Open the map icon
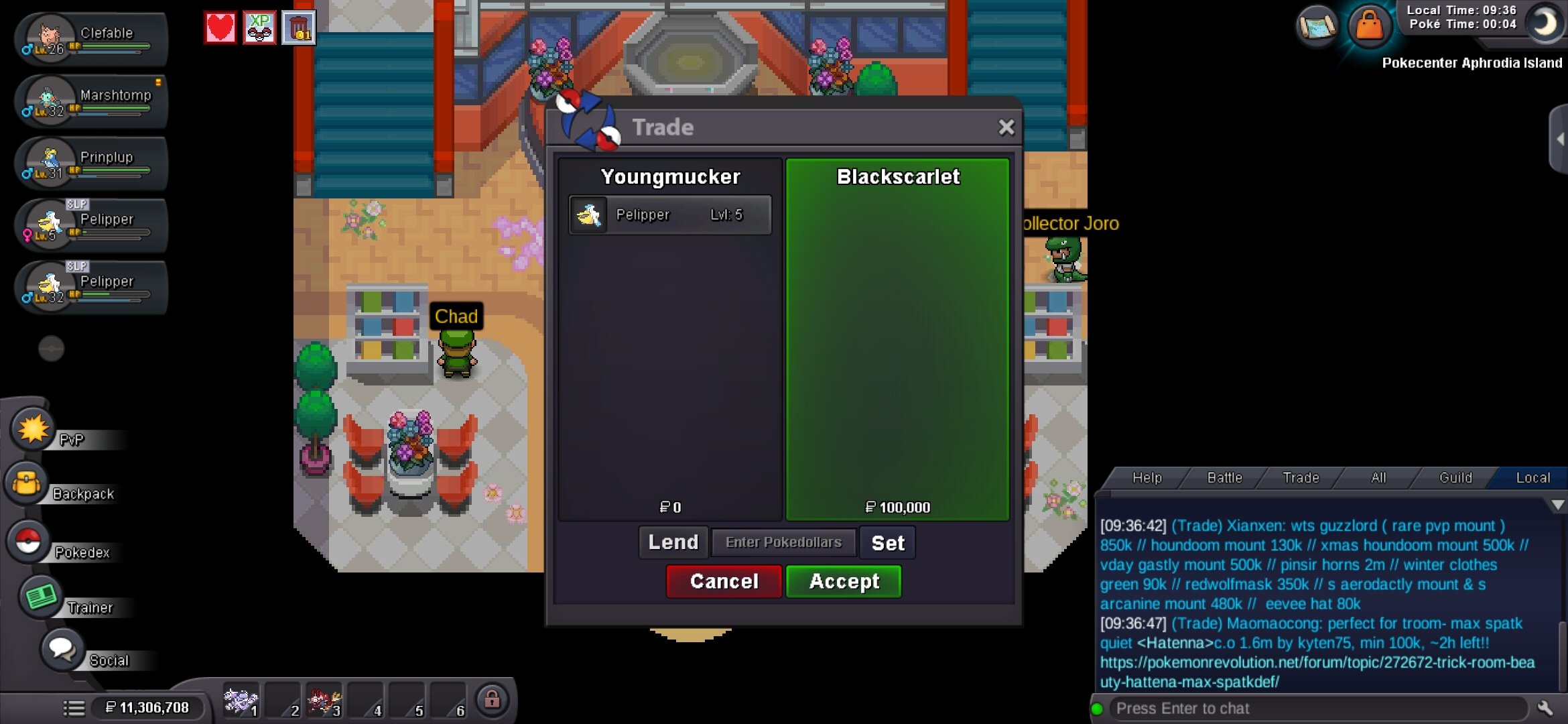This screenshot has height=724, width=1568. 1317,27
